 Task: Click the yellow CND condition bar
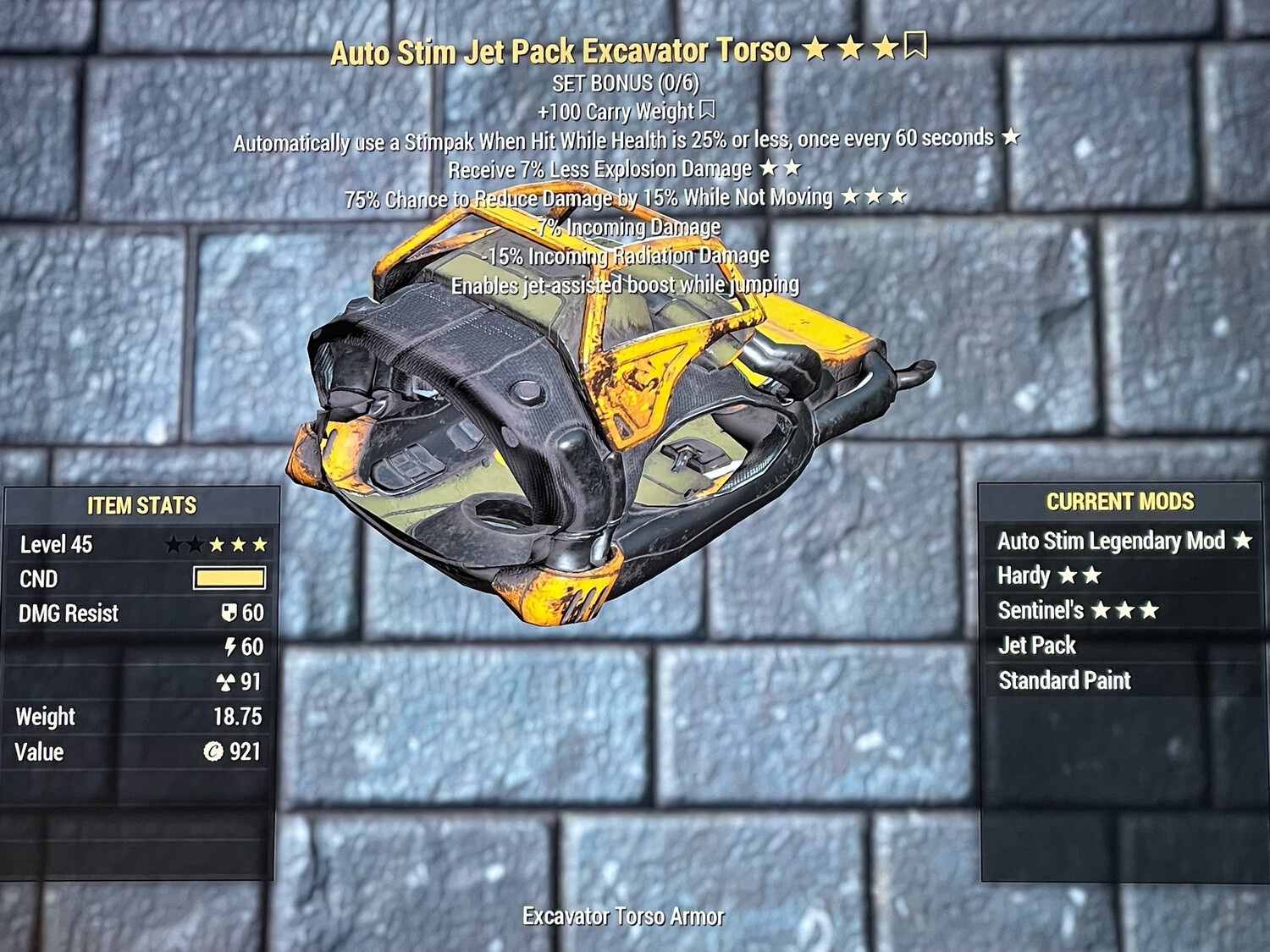230,579
